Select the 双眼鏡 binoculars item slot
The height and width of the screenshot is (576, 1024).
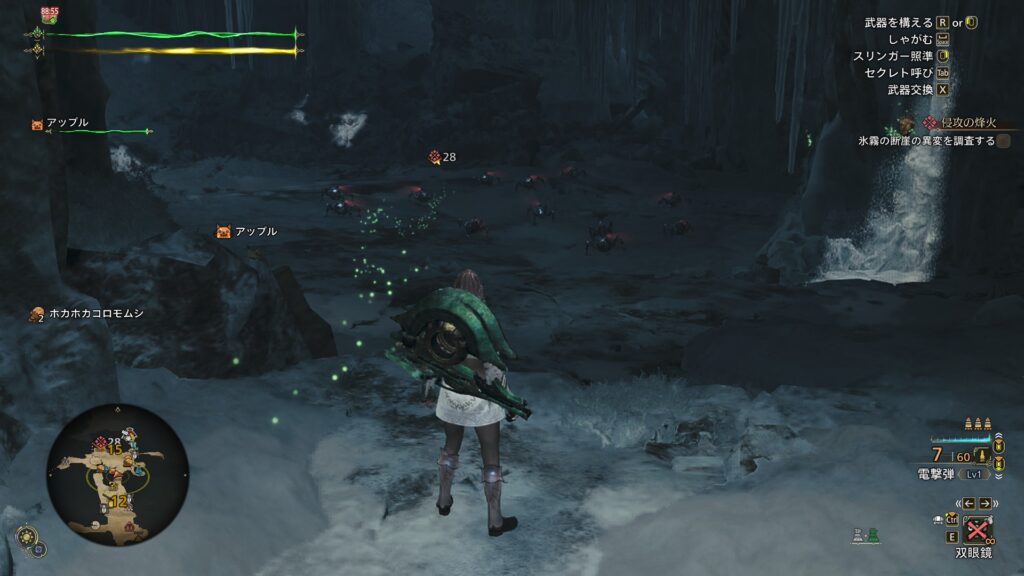(x=977, y=531)
